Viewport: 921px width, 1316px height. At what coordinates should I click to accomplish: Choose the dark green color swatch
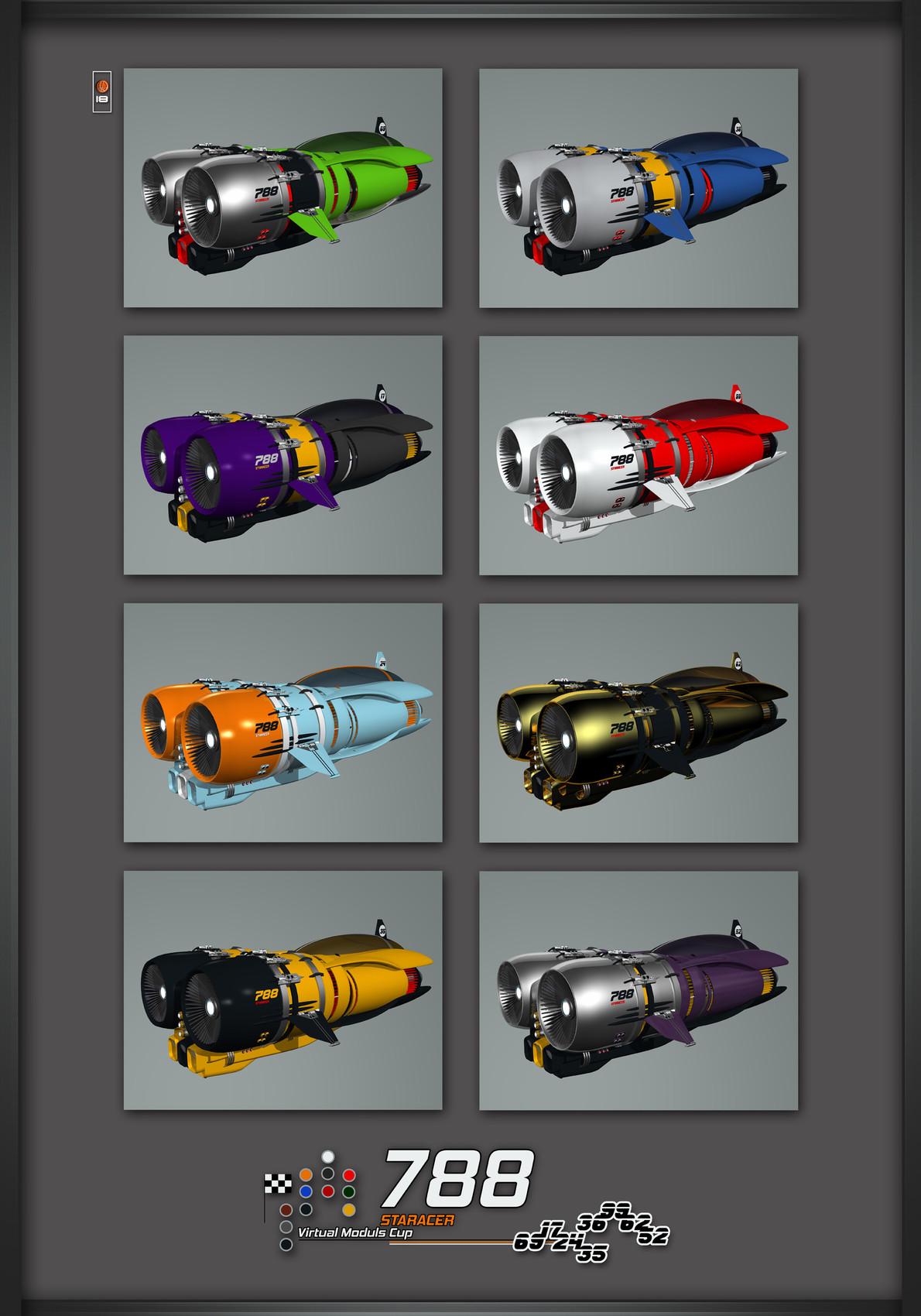pos(349,1191)
